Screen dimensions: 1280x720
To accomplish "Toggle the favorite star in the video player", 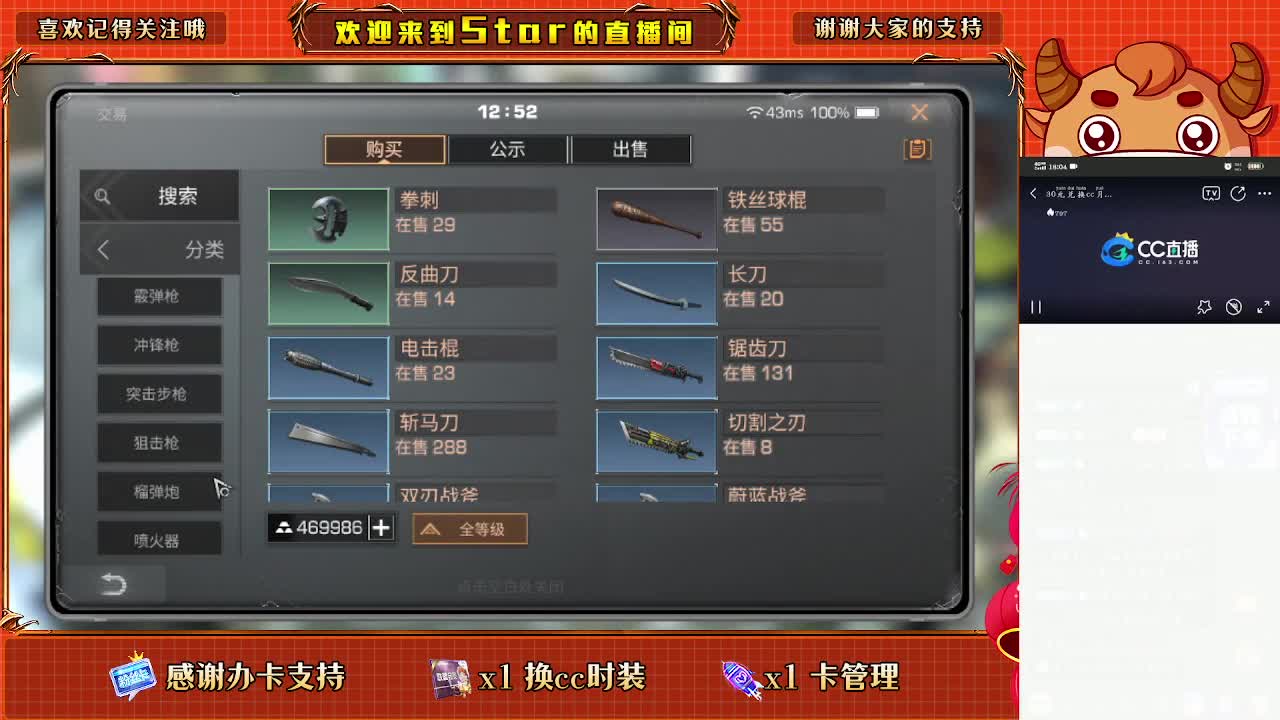I will click(x=1205, y=307).
